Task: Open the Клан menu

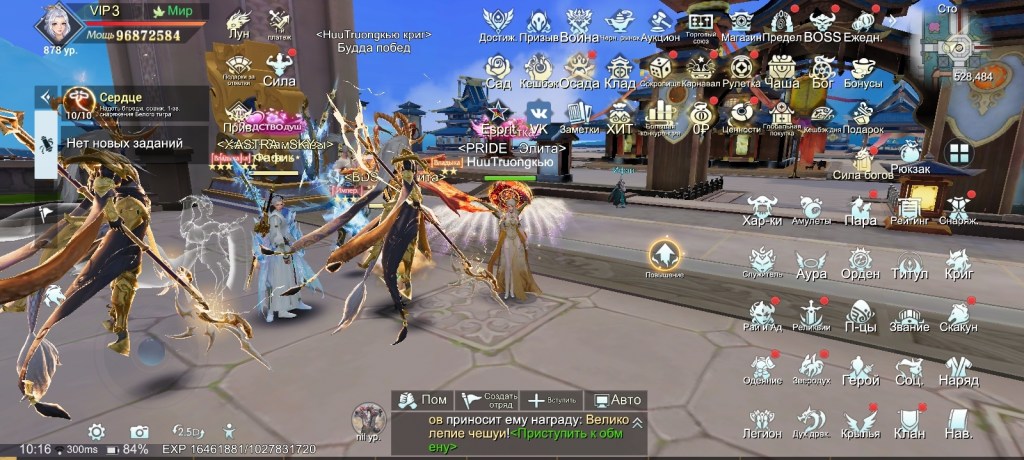Action: [x=909, y=422]
